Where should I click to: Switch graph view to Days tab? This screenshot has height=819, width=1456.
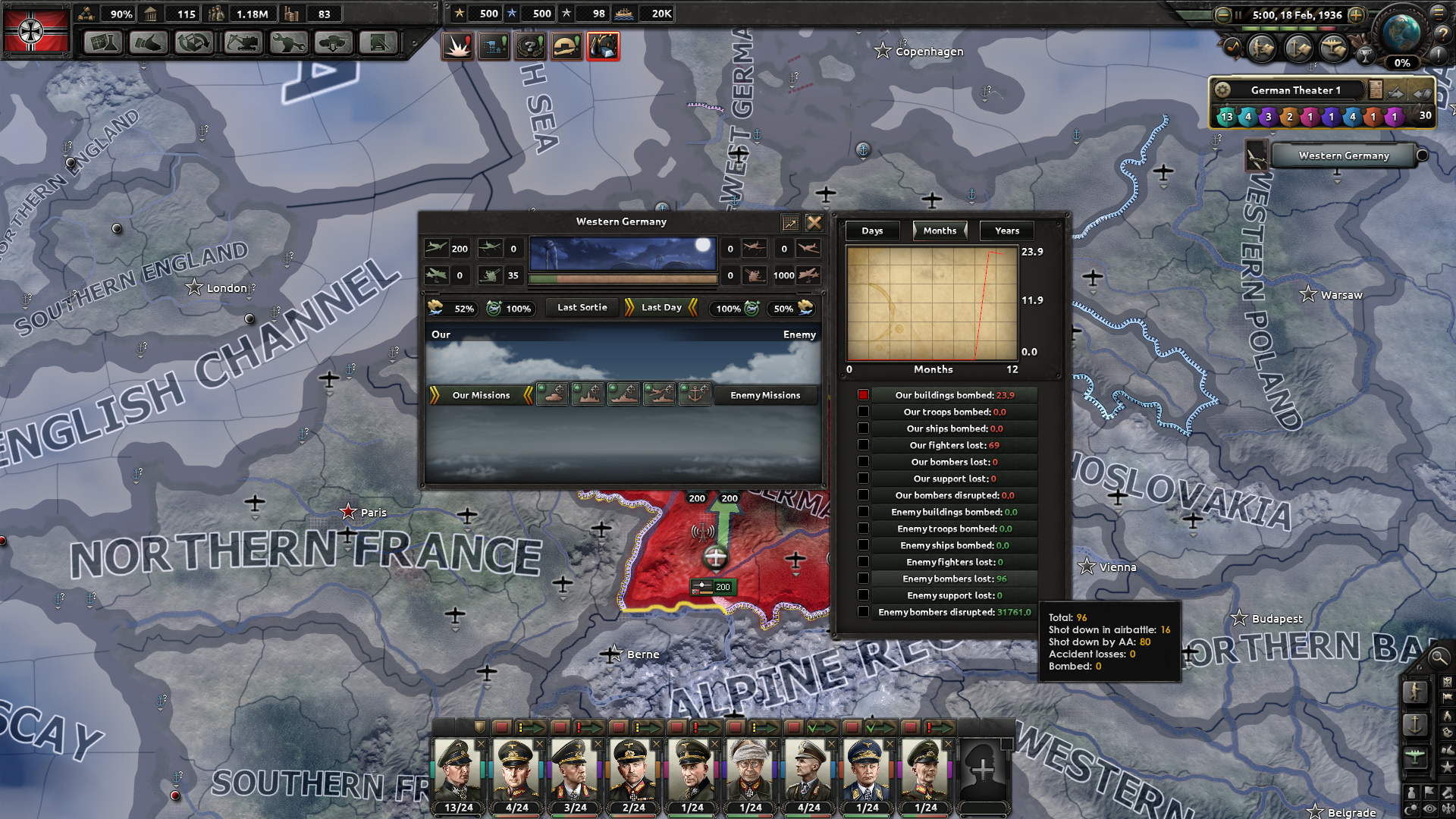coord(872,231)
